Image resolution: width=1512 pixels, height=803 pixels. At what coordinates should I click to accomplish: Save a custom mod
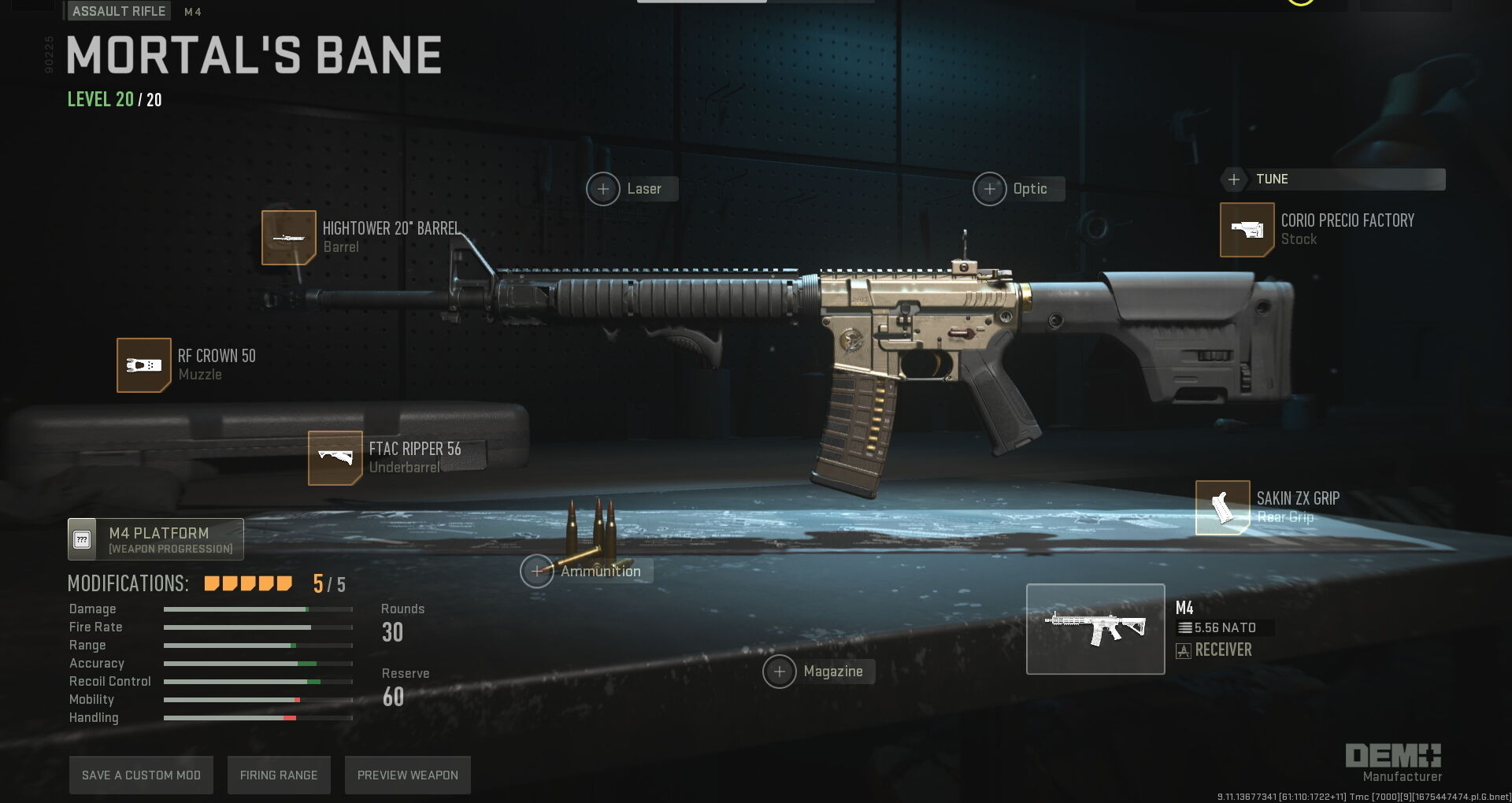pyautogui.click(x=141, y=775)
